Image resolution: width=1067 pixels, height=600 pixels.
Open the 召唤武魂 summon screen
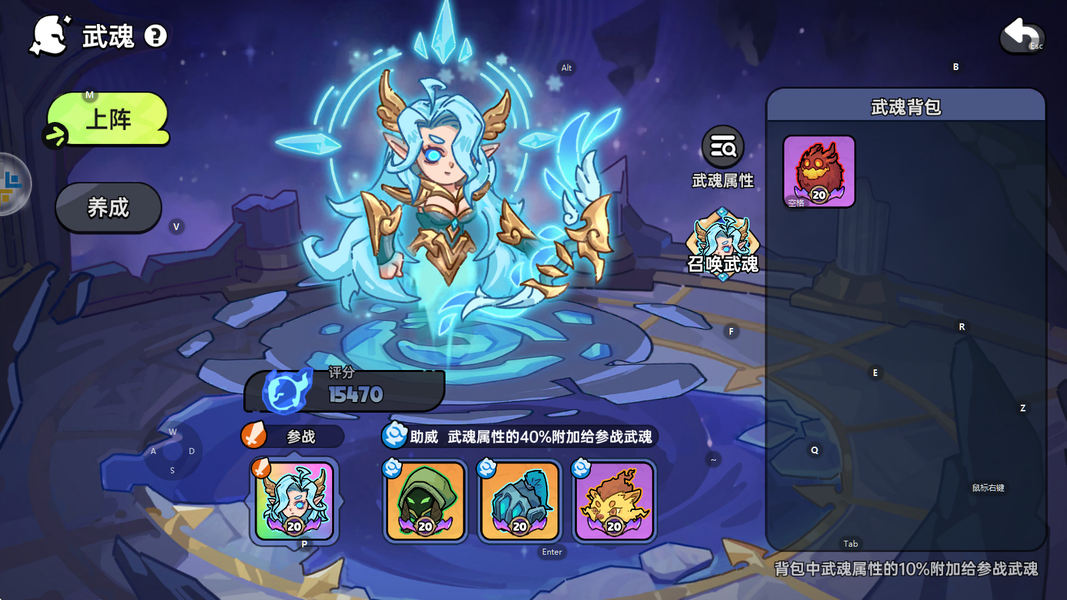click(x=722, y=243)
